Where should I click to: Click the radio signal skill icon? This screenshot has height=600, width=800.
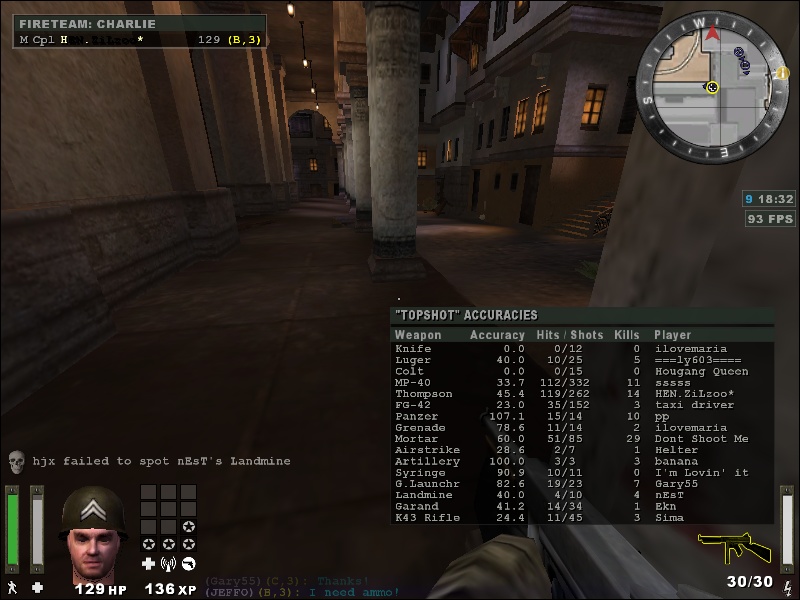pyautogui.click(x=169, y=564)
